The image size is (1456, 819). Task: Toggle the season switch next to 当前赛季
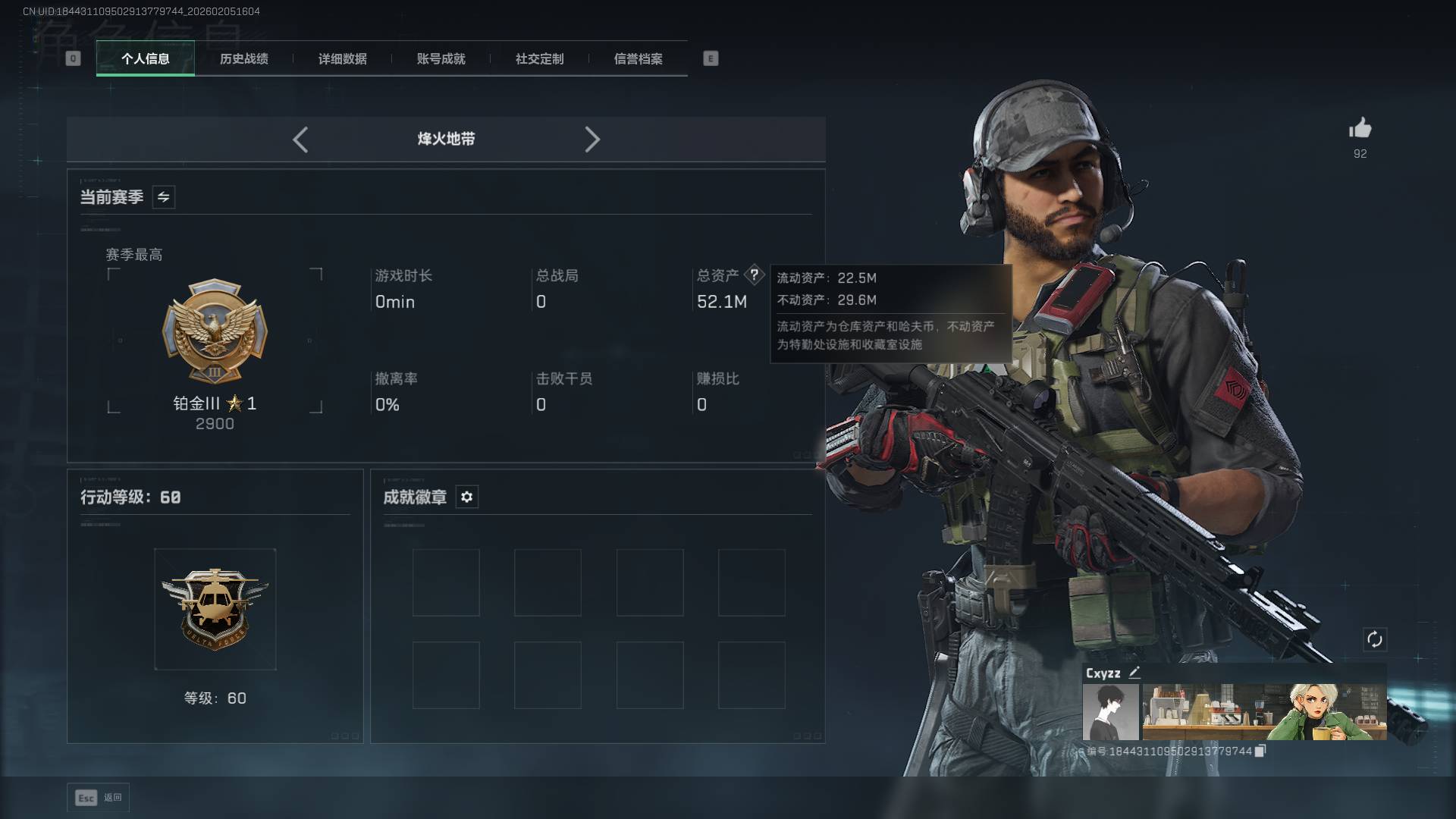click(x=164, y=197)
